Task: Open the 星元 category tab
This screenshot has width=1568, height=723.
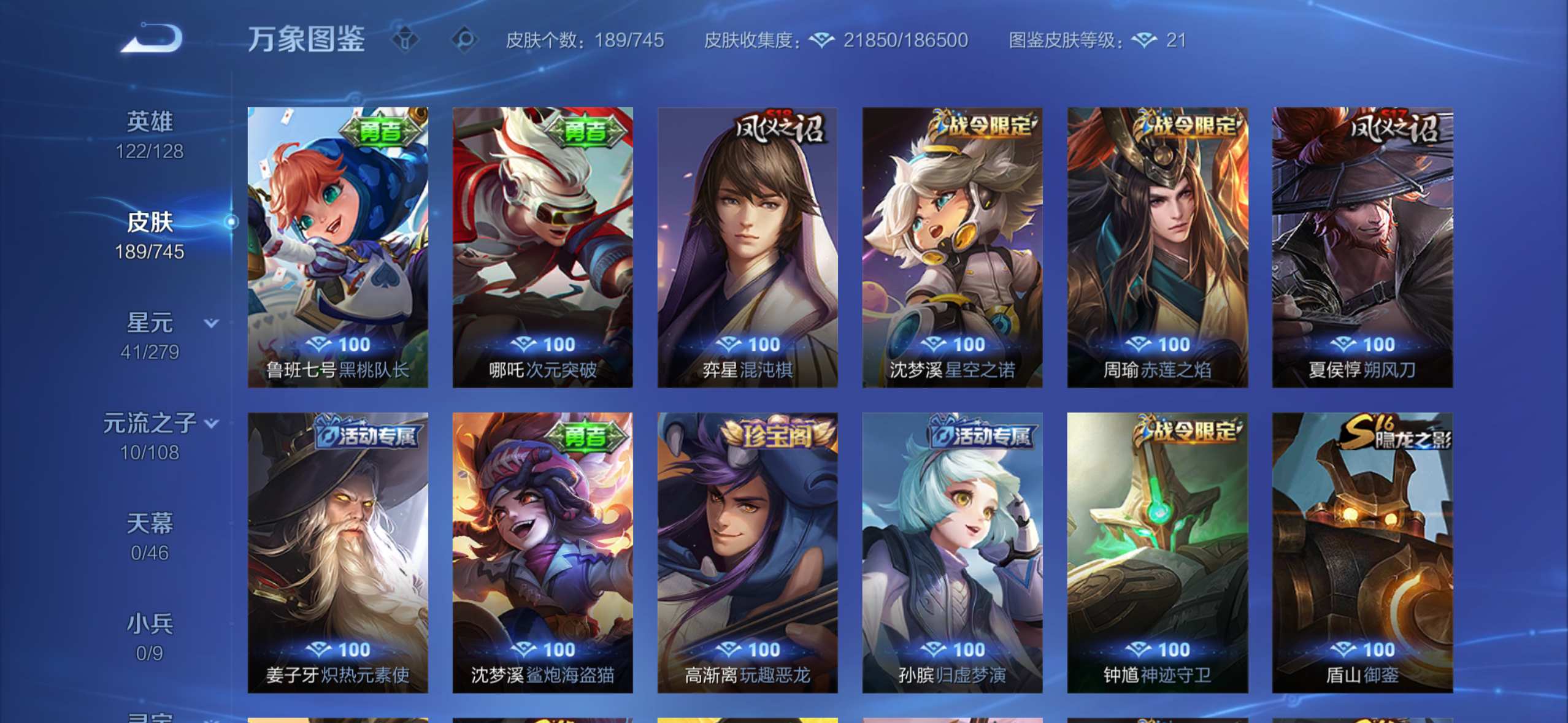Action: click(x=150, y=336)
